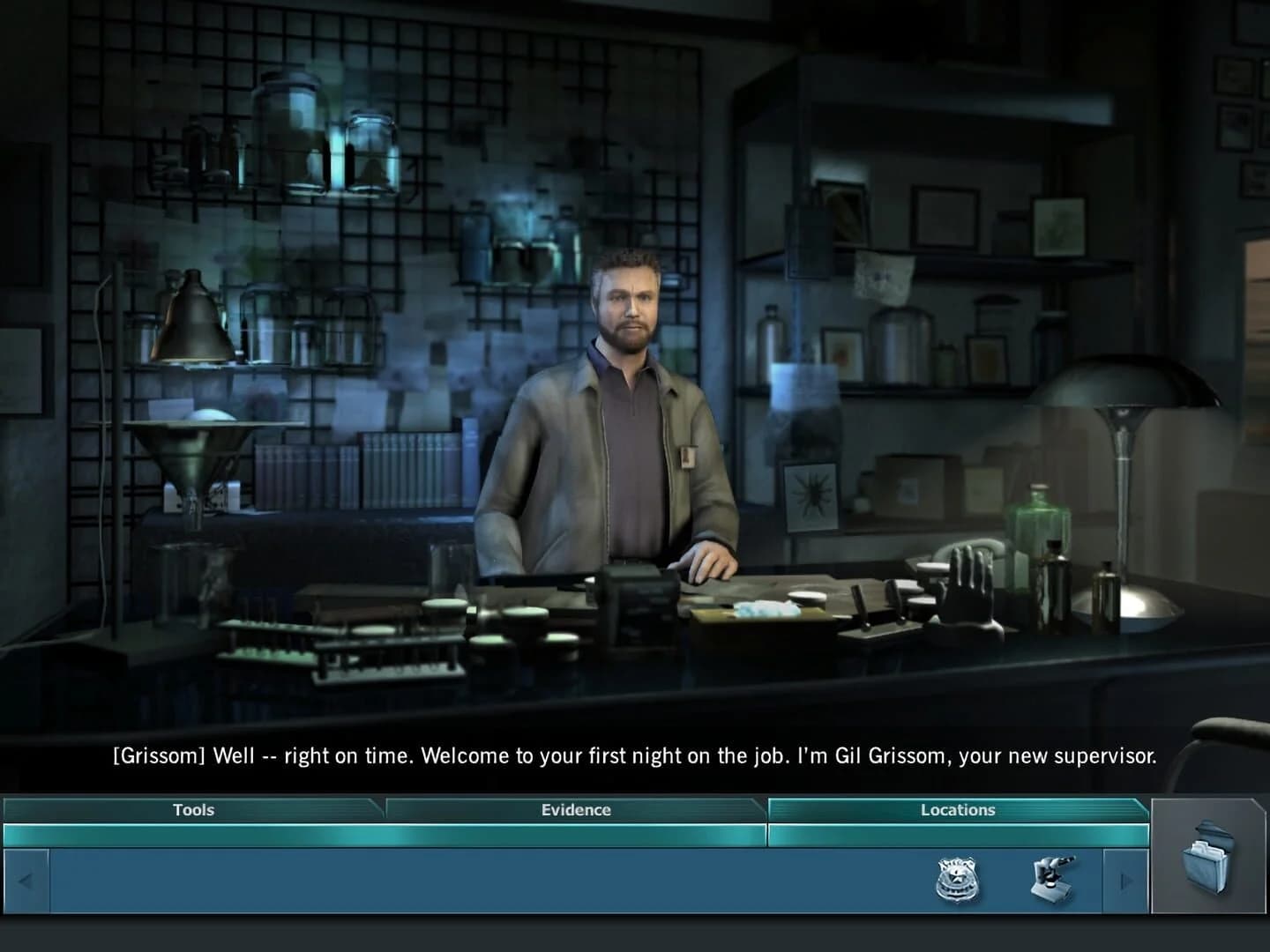Open the Locations tab
1270x952 pixels.
coord(957,810)
